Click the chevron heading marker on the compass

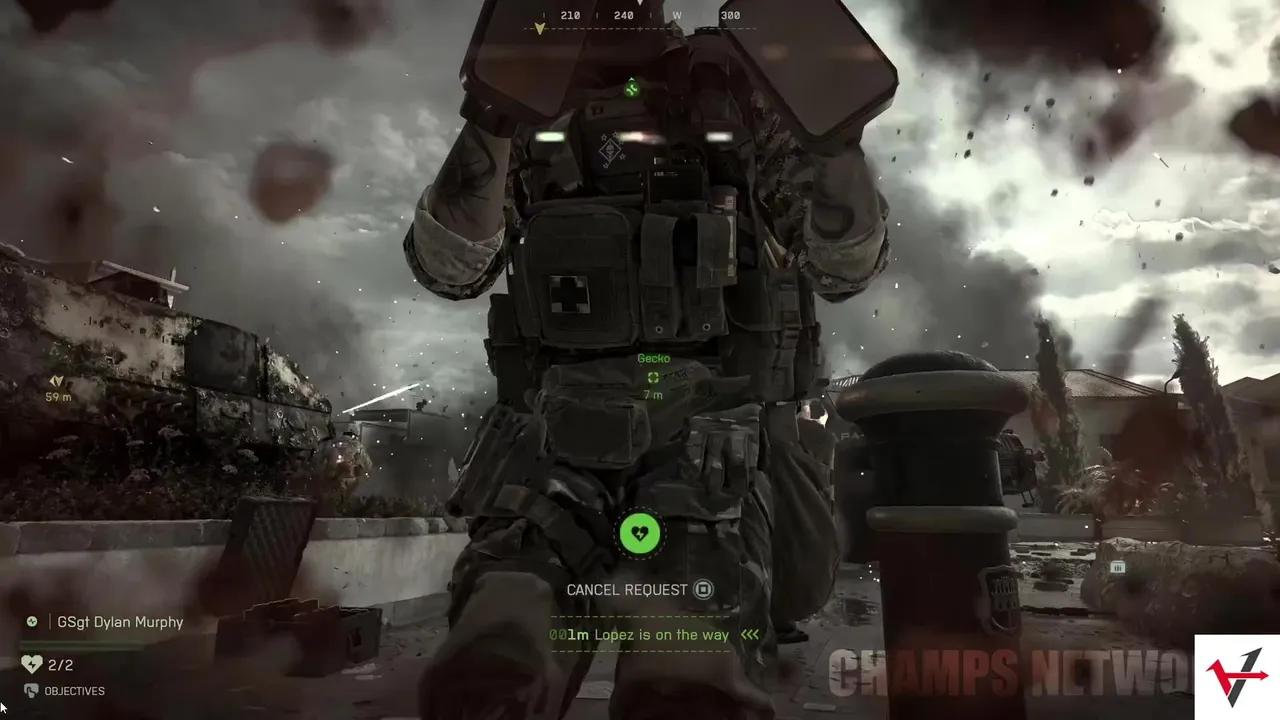pyautogui.click(x=640, y=5)
